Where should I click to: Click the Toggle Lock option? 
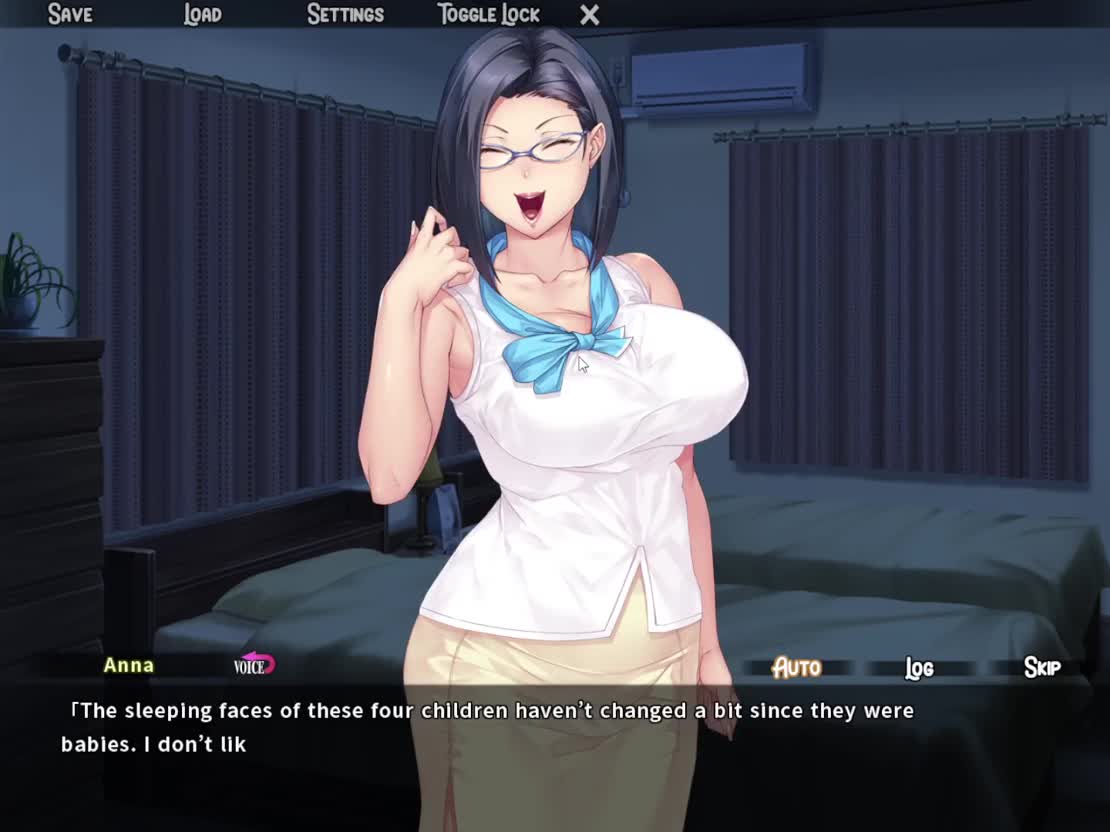point(488,14)
